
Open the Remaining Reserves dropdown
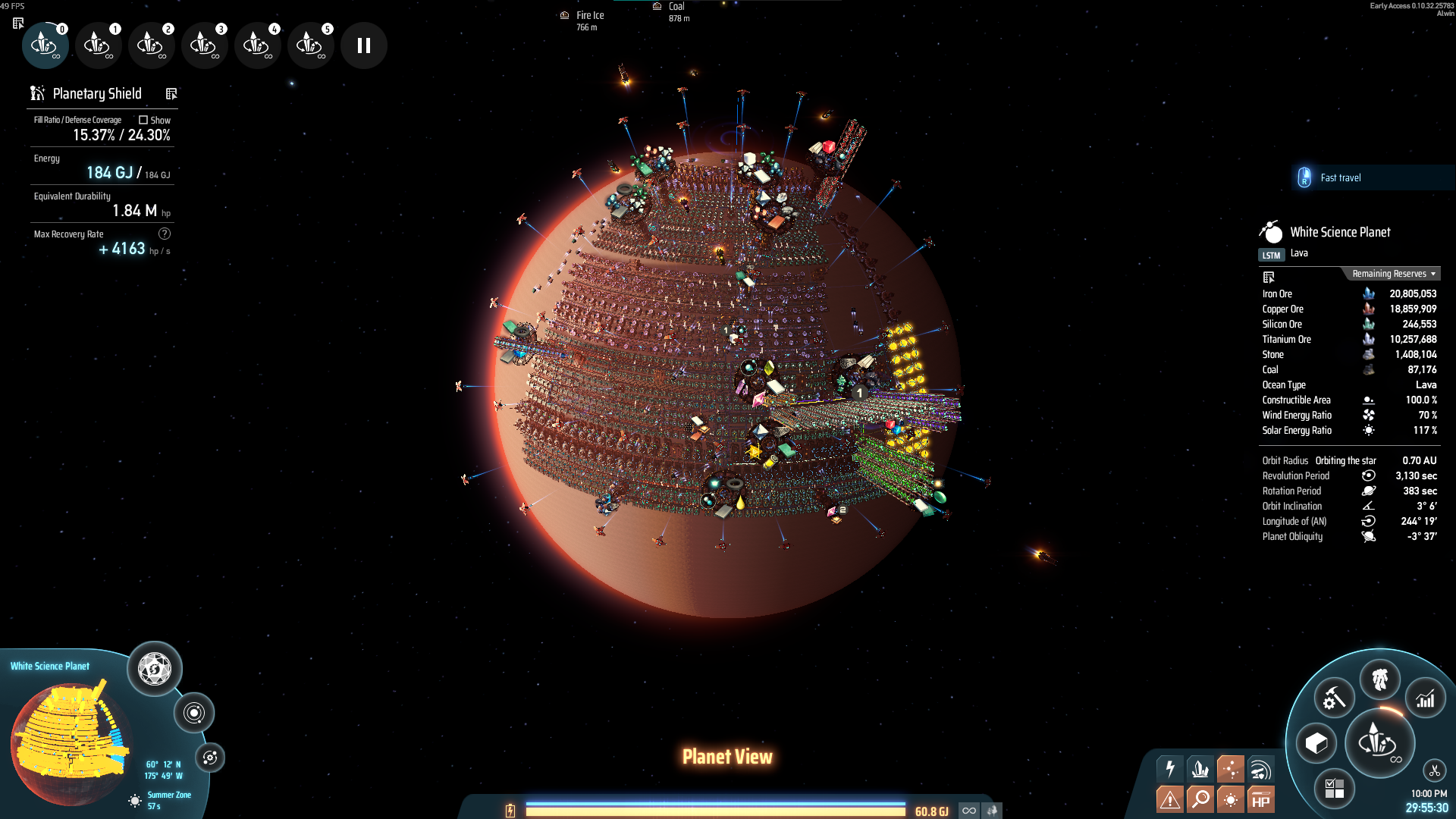coord(1393,274)
